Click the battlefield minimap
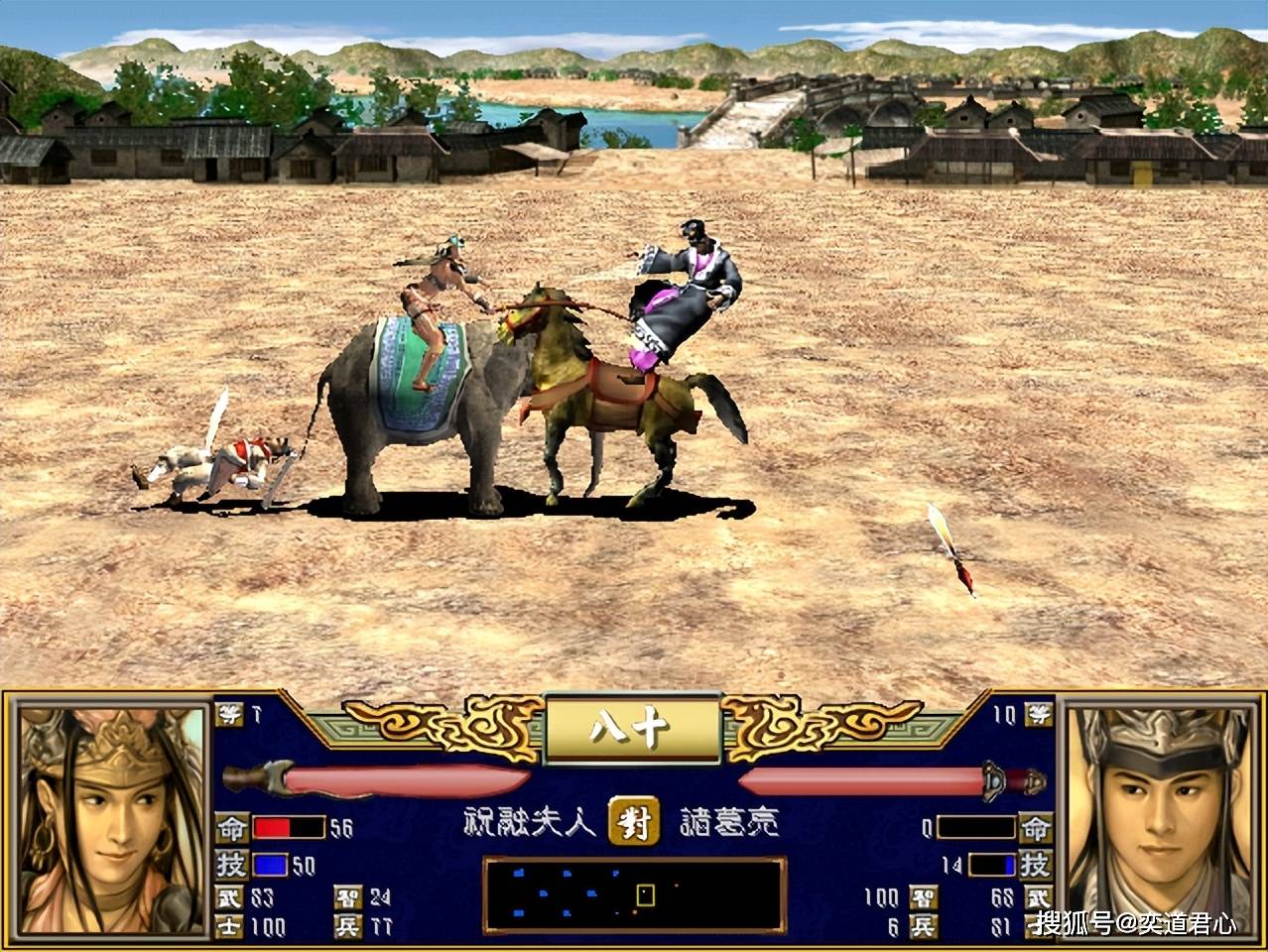The width and height of the screenshot is (1268, 952). (634, 895)
